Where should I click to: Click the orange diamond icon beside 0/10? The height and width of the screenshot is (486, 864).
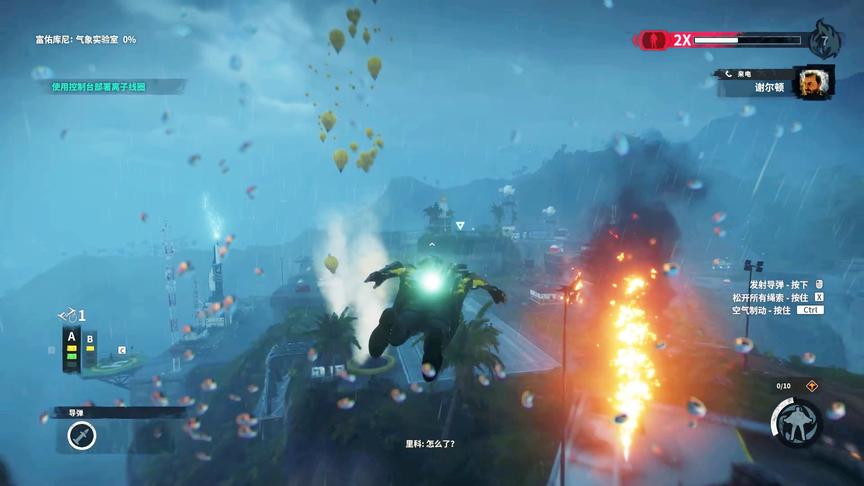click(811, 385)
